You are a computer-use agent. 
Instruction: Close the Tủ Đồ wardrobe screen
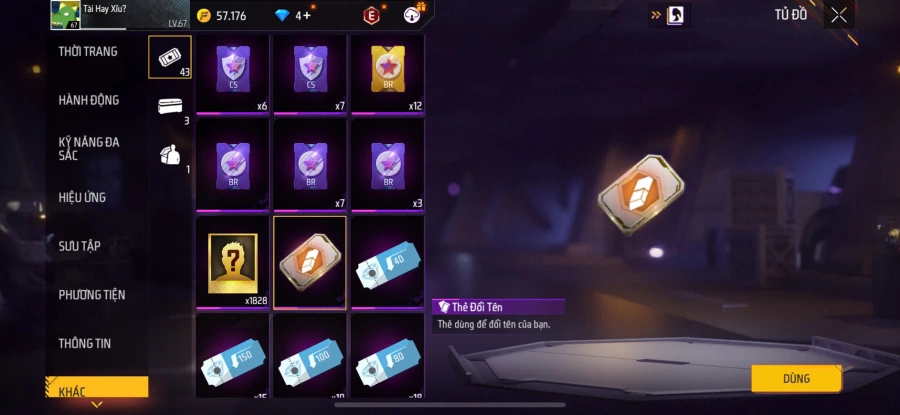click(x=839, y=15)
